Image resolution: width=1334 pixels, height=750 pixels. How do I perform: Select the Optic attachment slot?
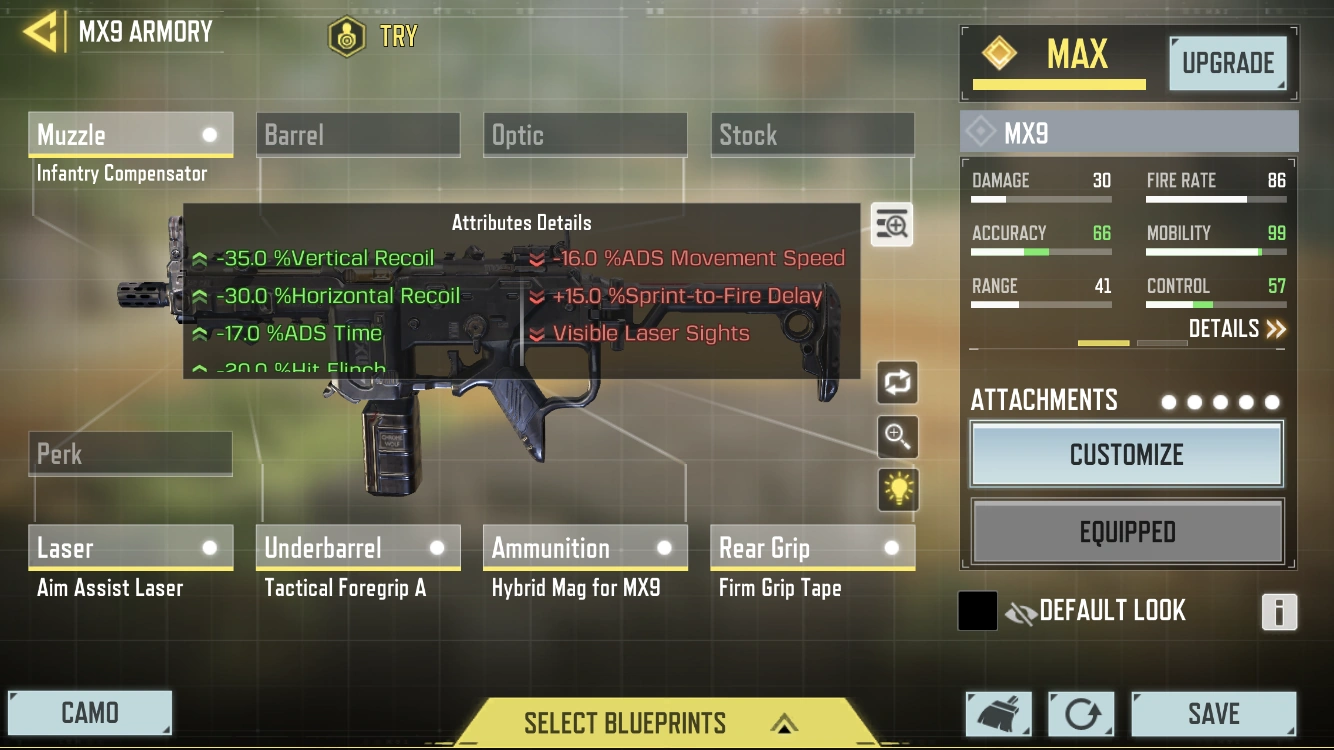[x=584, y=134]
